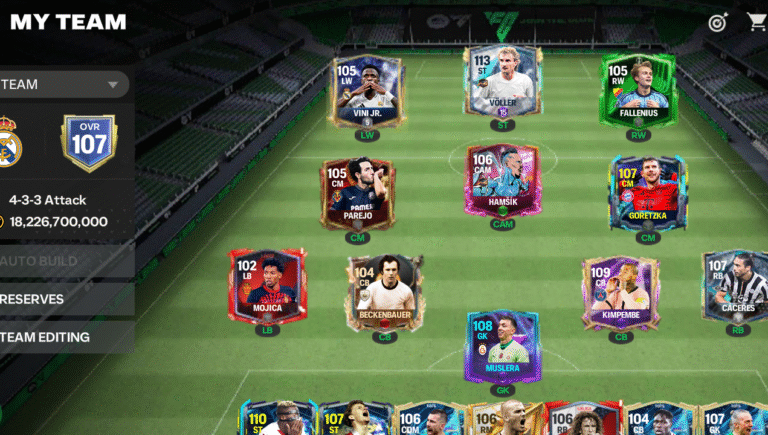Viewport: 768px width, 435px height.
Task: Open Team Editing options
Action: tap(60, 337)
